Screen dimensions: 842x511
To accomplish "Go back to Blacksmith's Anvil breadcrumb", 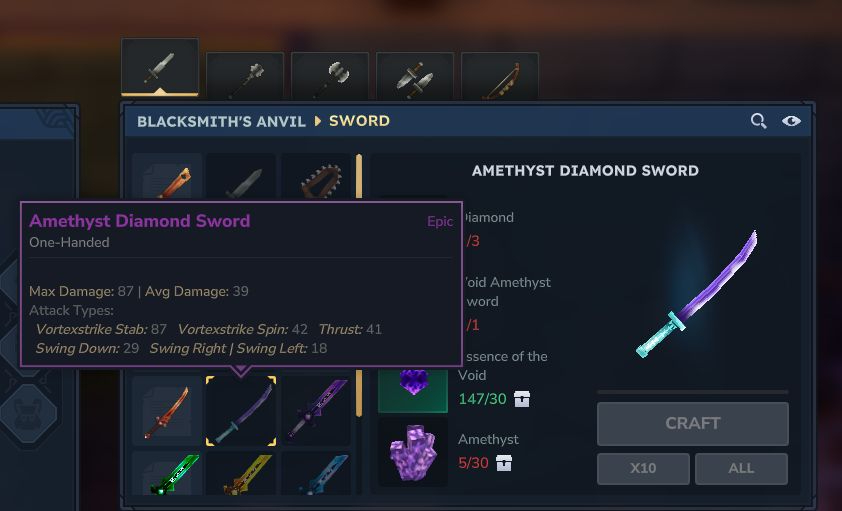I will pos(219,121).
